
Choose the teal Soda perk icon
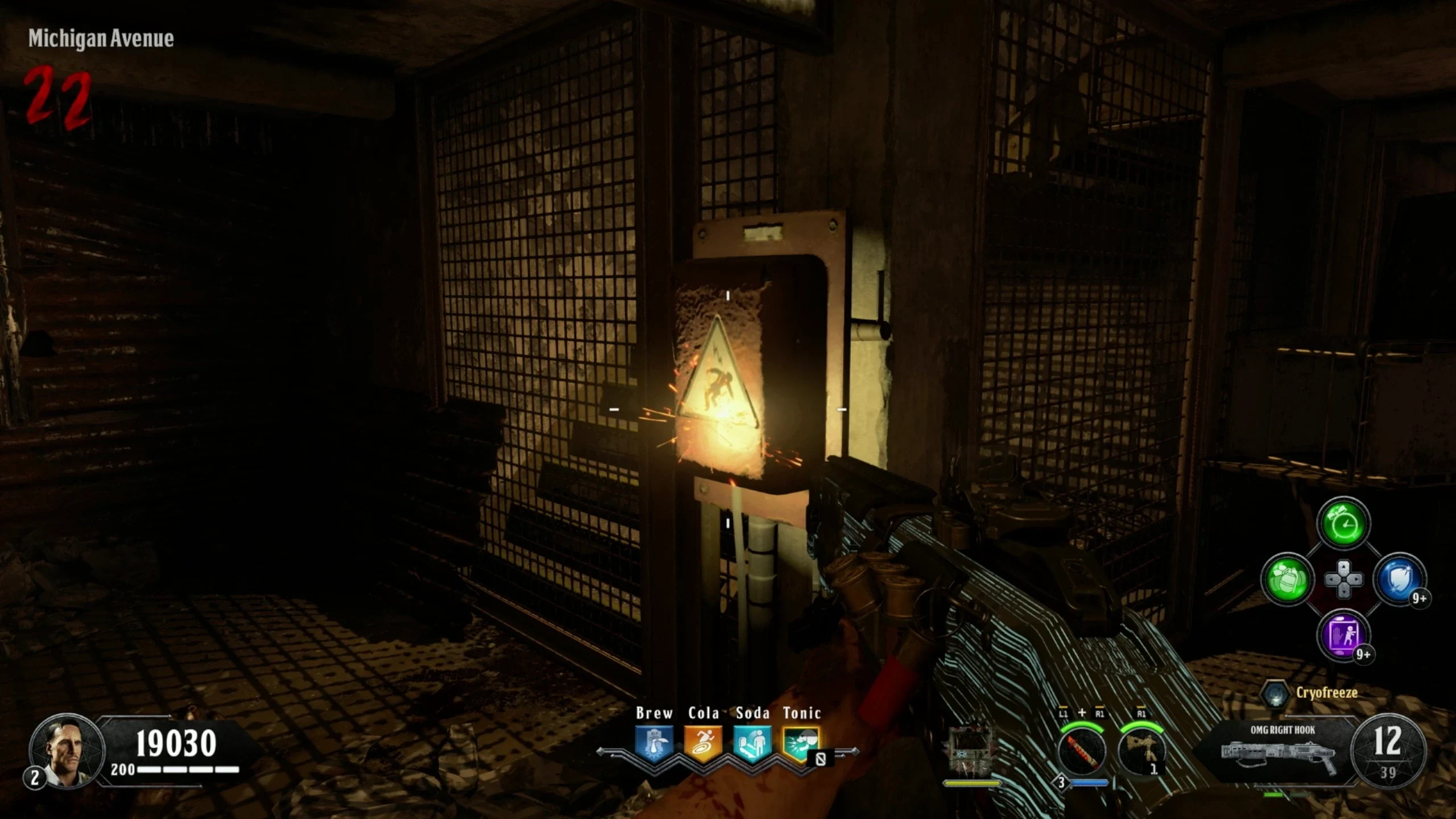click(x=752, y=743)
